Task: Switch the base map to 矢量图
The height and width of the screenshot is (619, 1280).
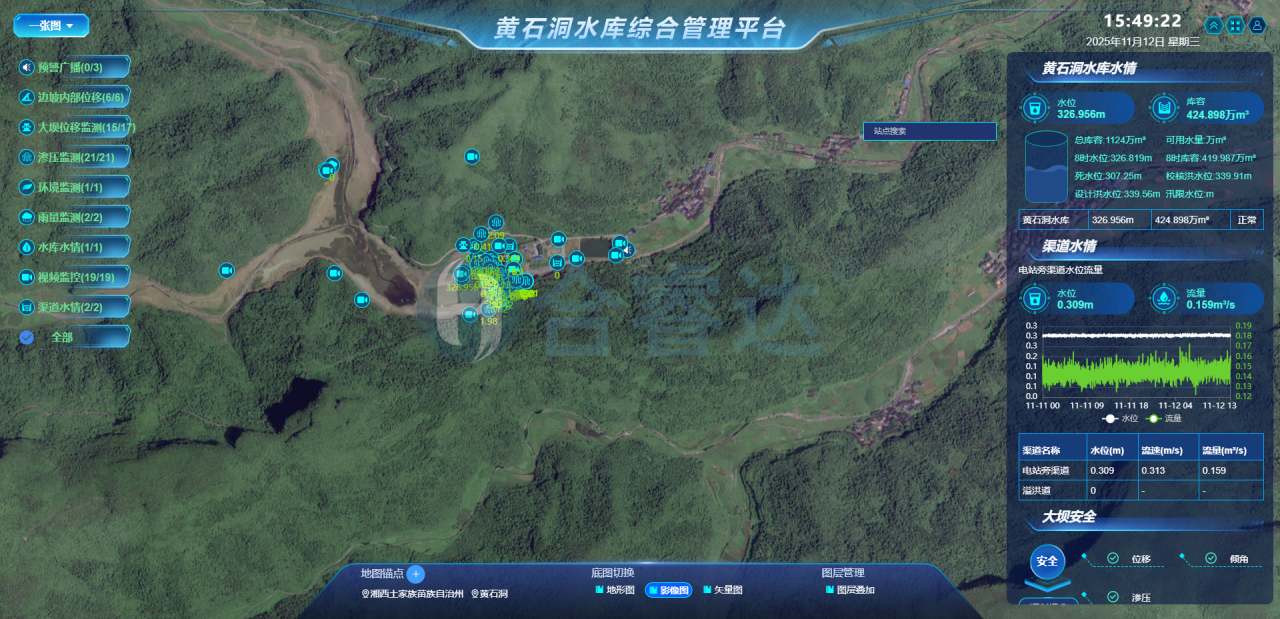Action: pos(723,590)
